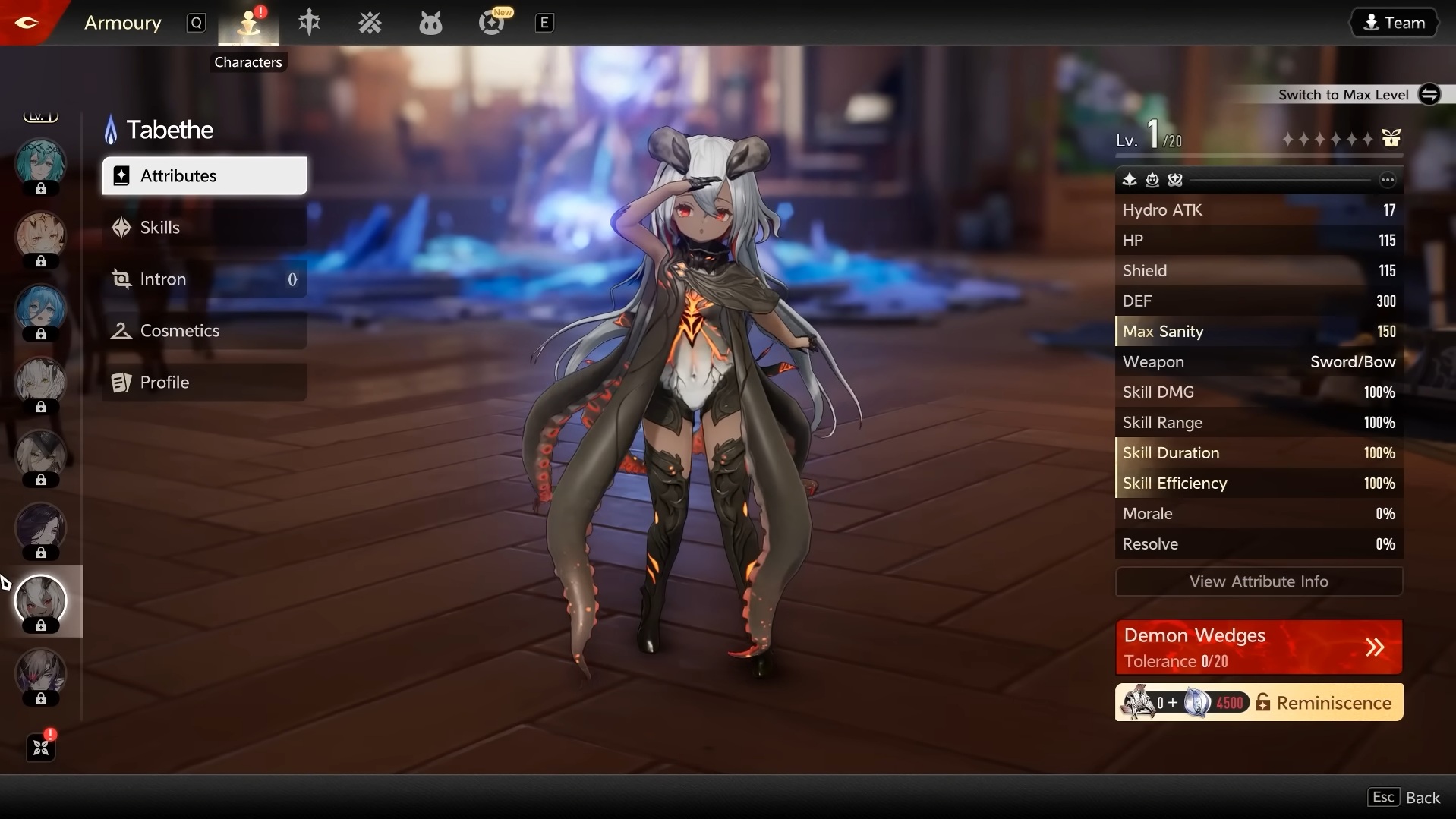Open the crossed-blades combat toolbar icon

(x=370, y=23)
